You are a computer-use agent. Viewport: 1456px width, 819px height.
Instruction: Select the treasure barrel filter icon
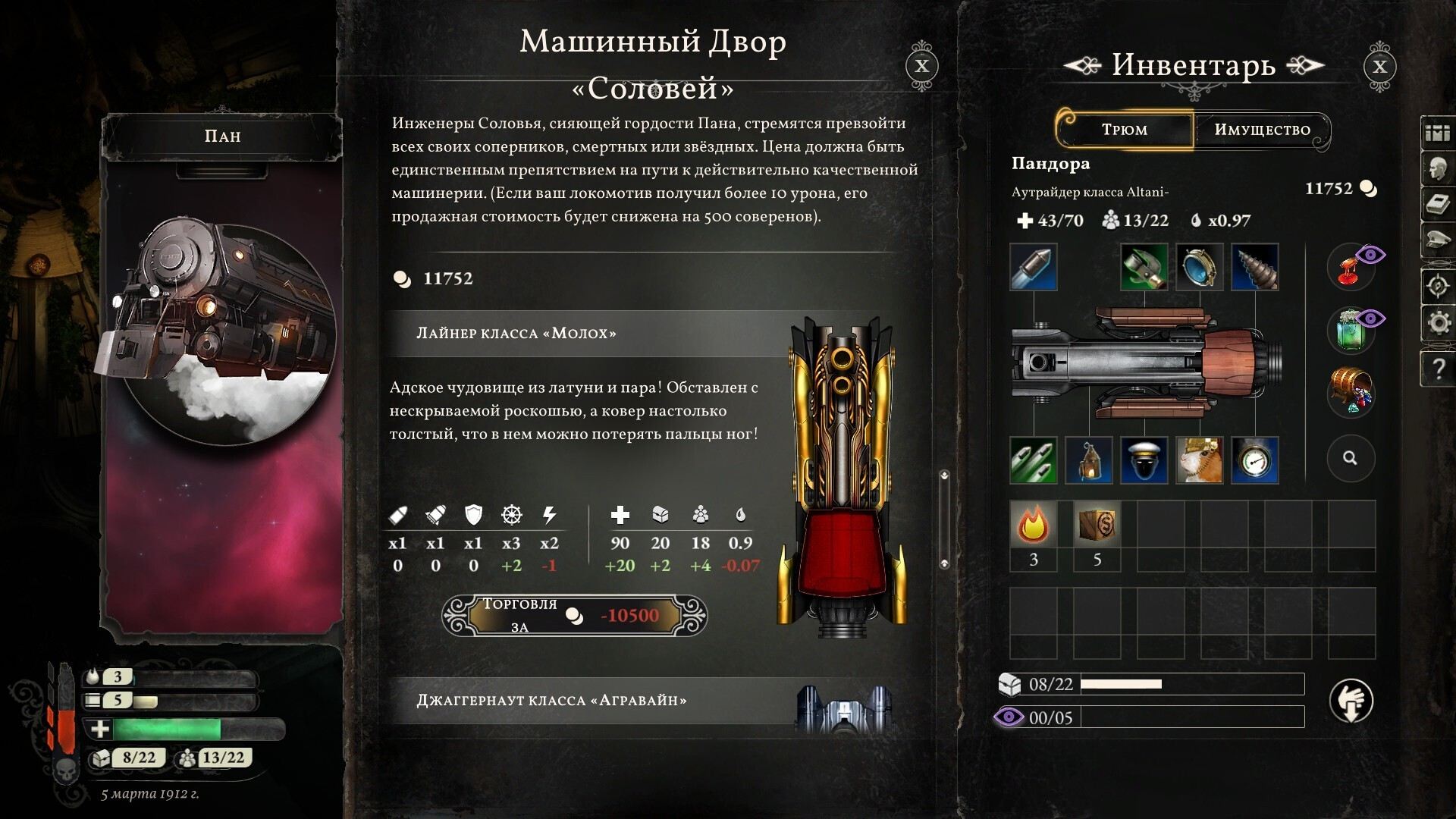click(1351, 391)
